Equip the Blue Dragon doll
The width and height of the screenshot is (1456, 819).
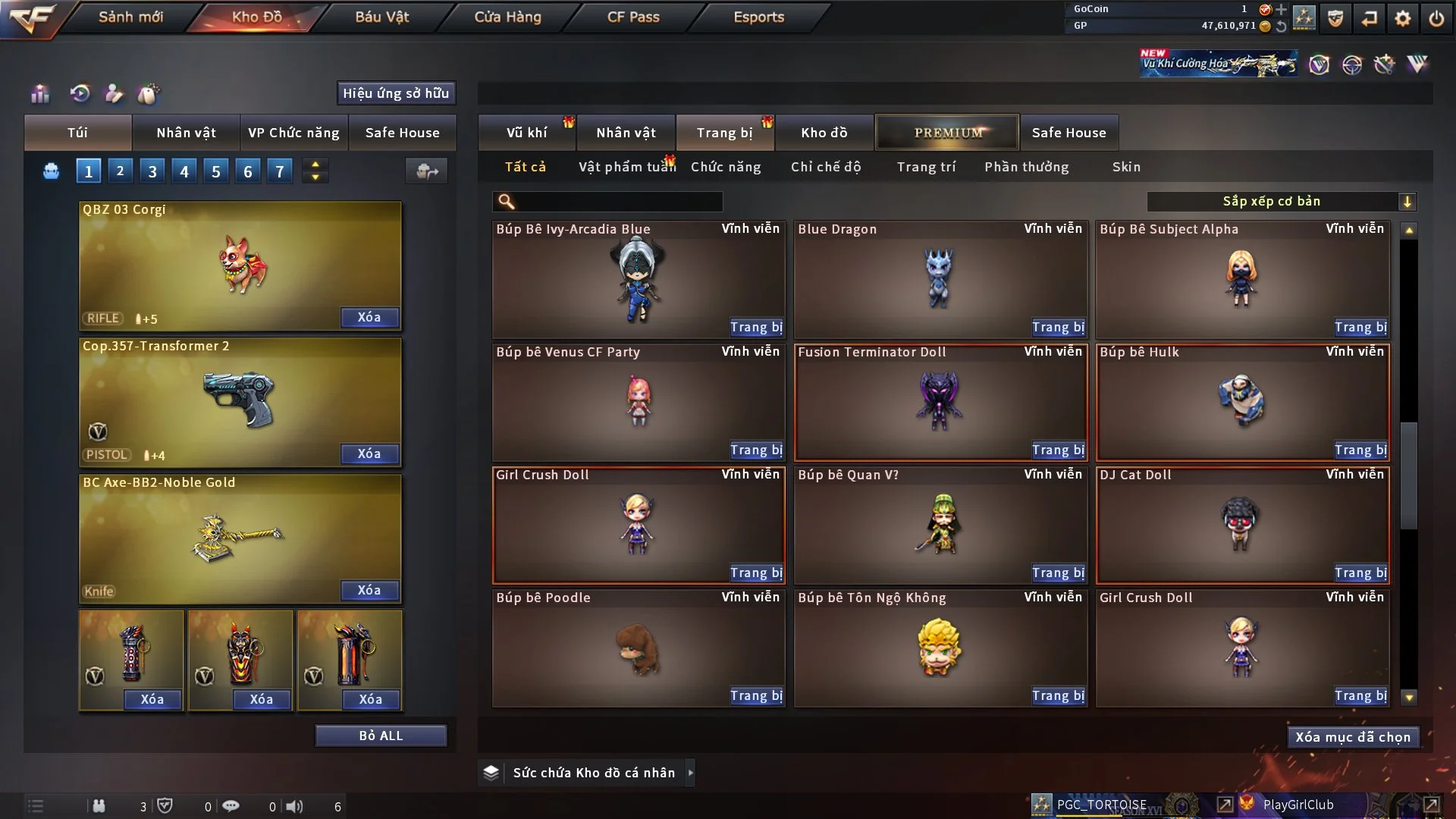pyautogui.click(x=1058, y=328)
